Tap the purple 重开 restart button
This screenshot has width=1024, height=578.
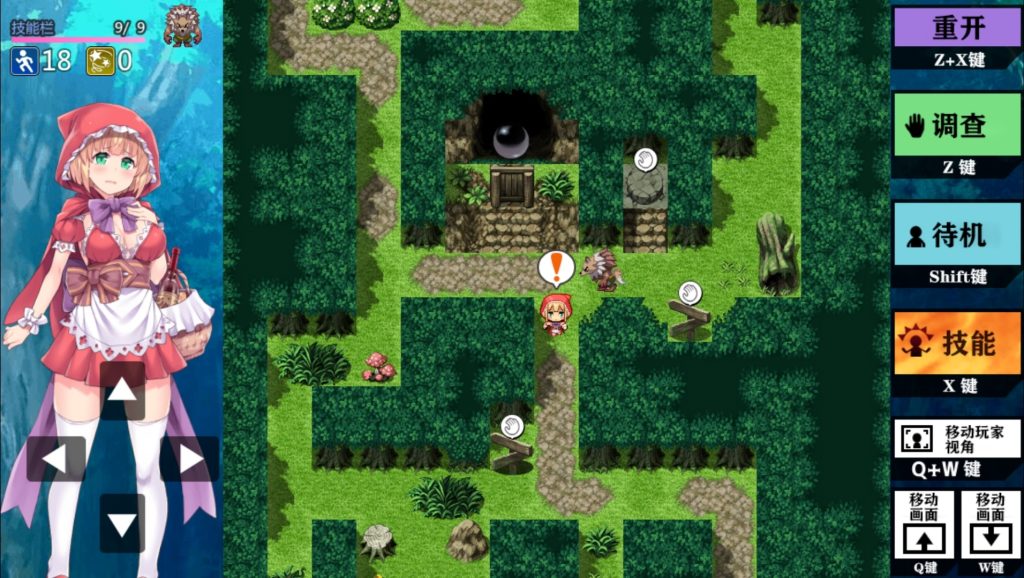click(957, 27)
